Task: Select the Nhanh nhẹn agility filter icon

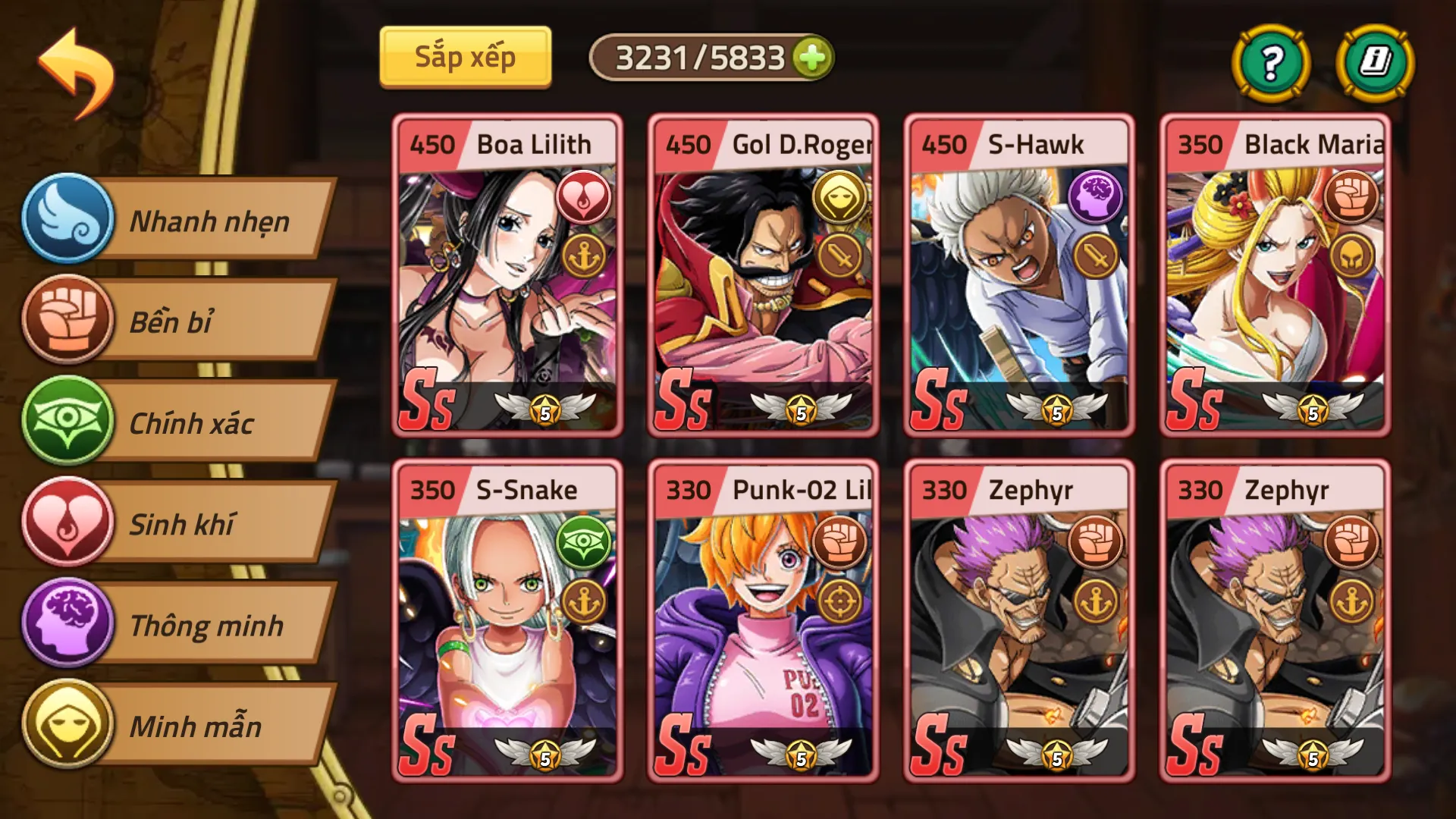Action: pos(67,222)
